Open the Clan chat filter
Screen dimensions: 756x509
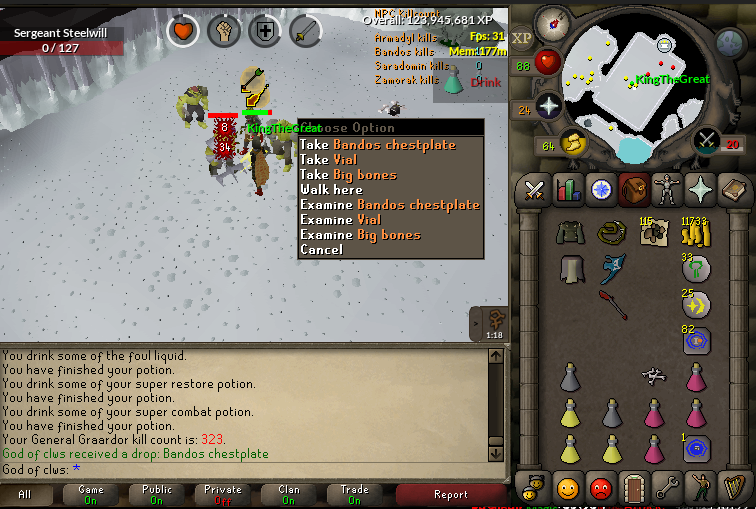288,494
